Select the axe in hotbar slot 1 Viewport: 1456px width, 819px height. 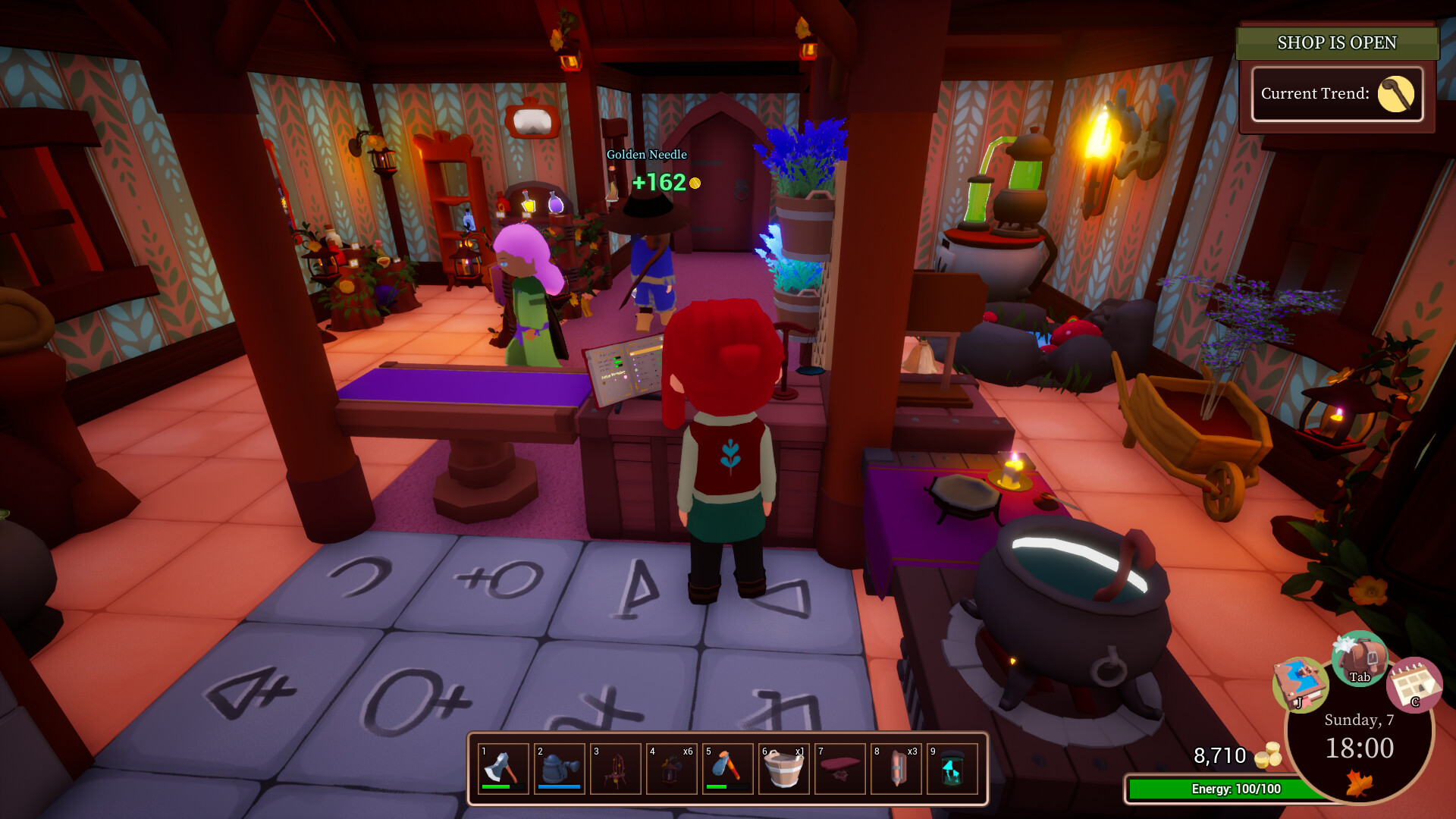504,768
